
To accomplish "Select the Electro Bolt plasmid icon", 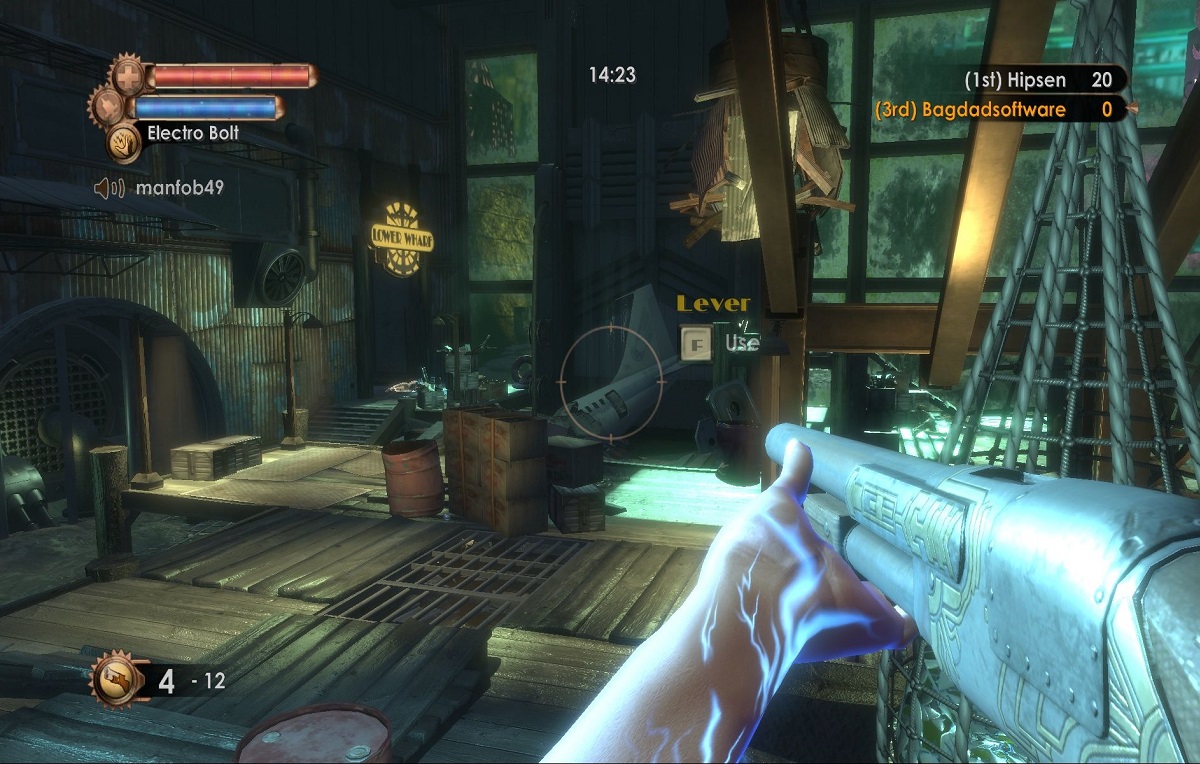I will pos(123,142).
